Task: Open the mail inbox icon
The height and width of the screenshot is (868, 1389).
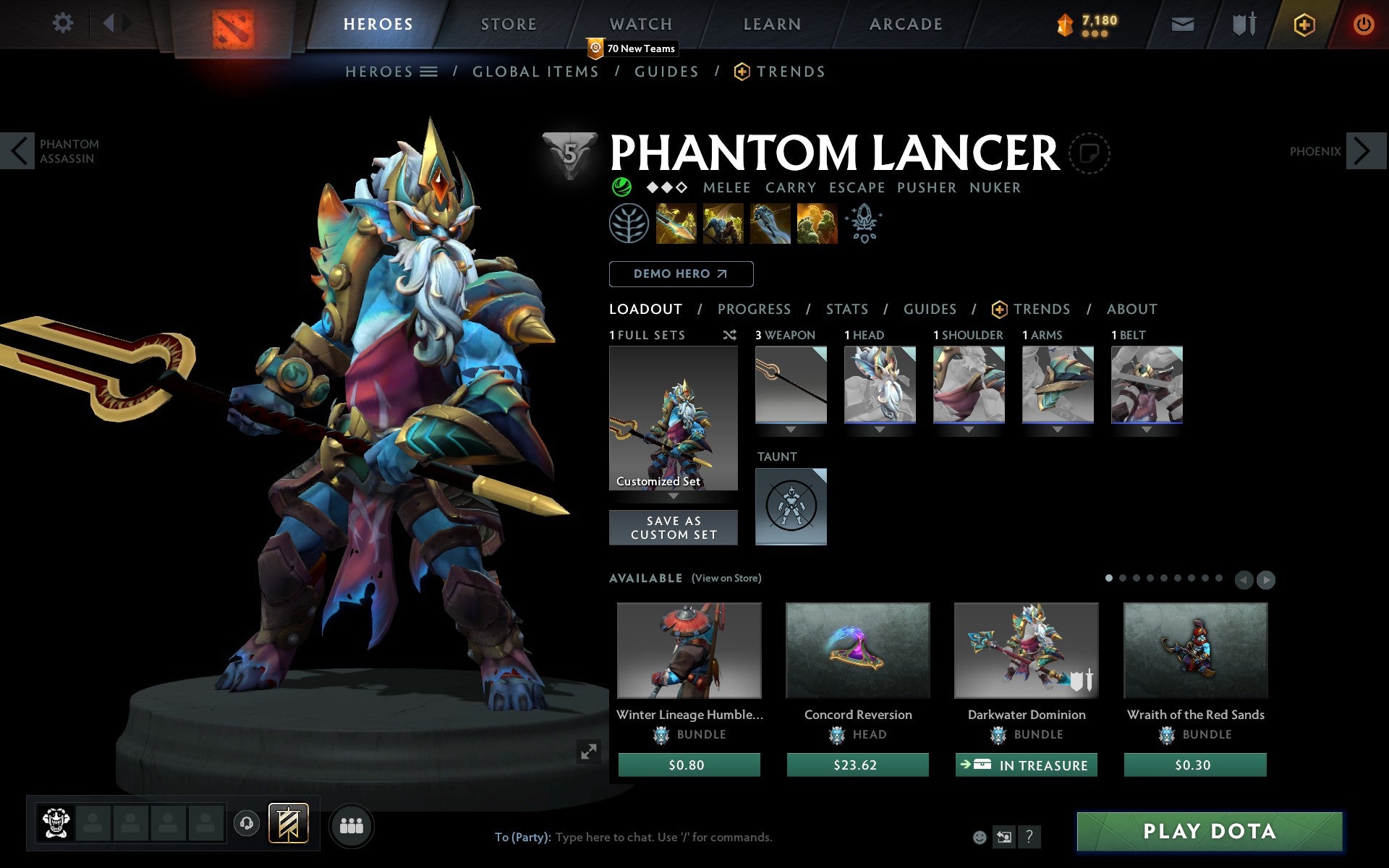Action: click(1182, 24)
